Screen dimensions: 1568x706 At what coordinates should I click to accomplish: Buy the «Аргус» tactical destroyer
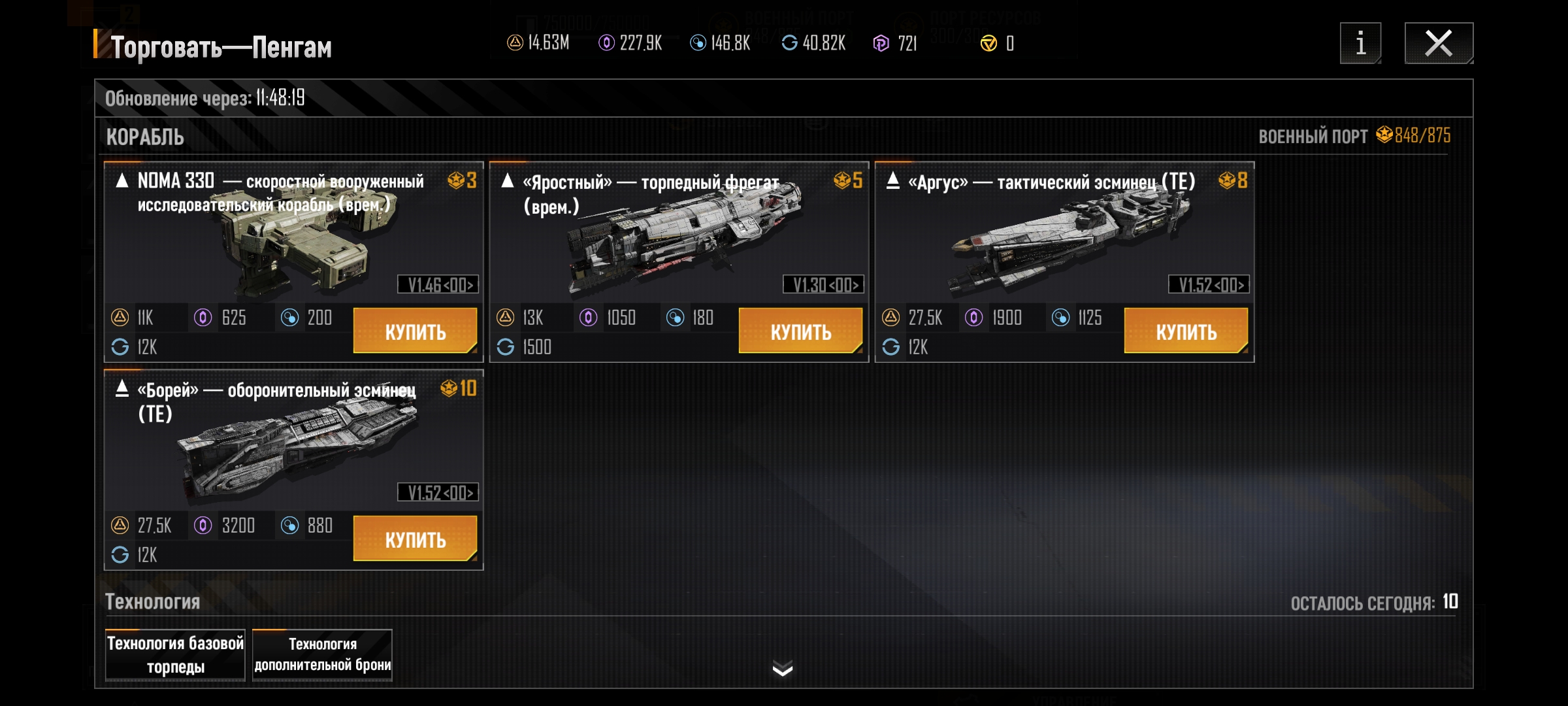pyautogui.click(x=1186, y=331)
